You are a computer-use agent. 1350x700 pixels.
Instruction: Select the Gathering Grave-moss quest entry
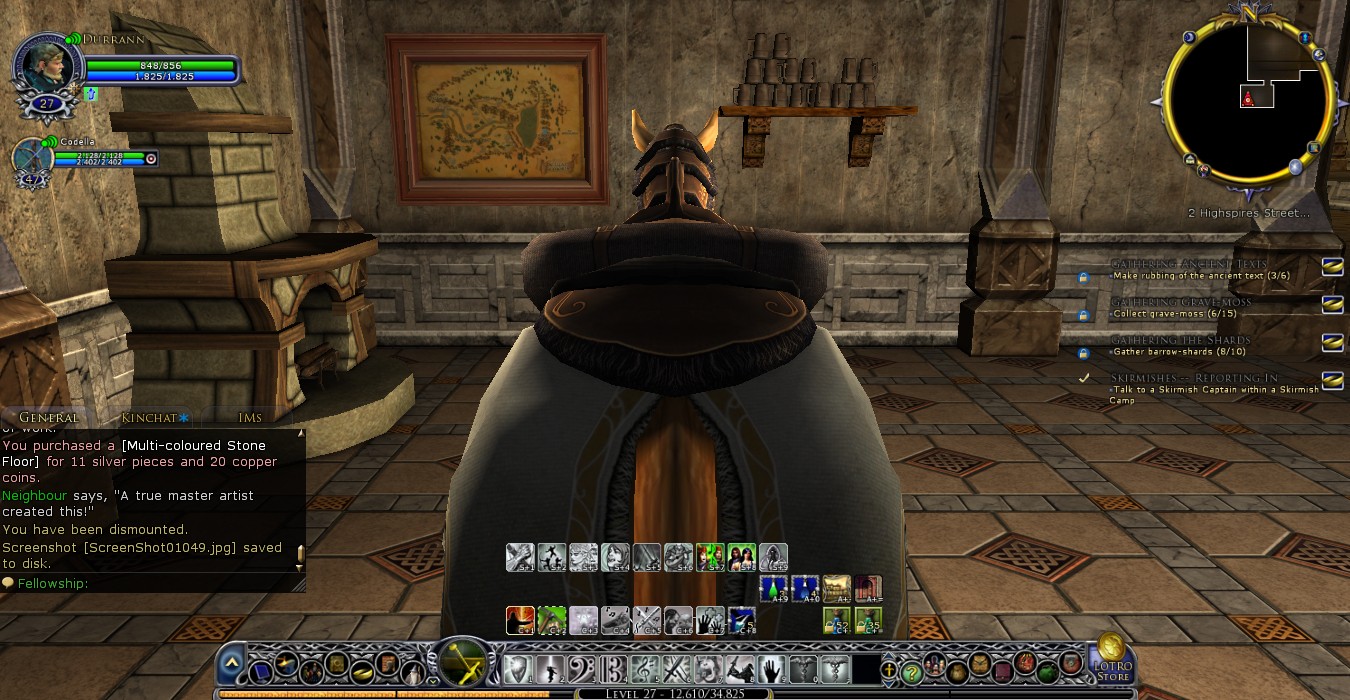coord(1180,302)
